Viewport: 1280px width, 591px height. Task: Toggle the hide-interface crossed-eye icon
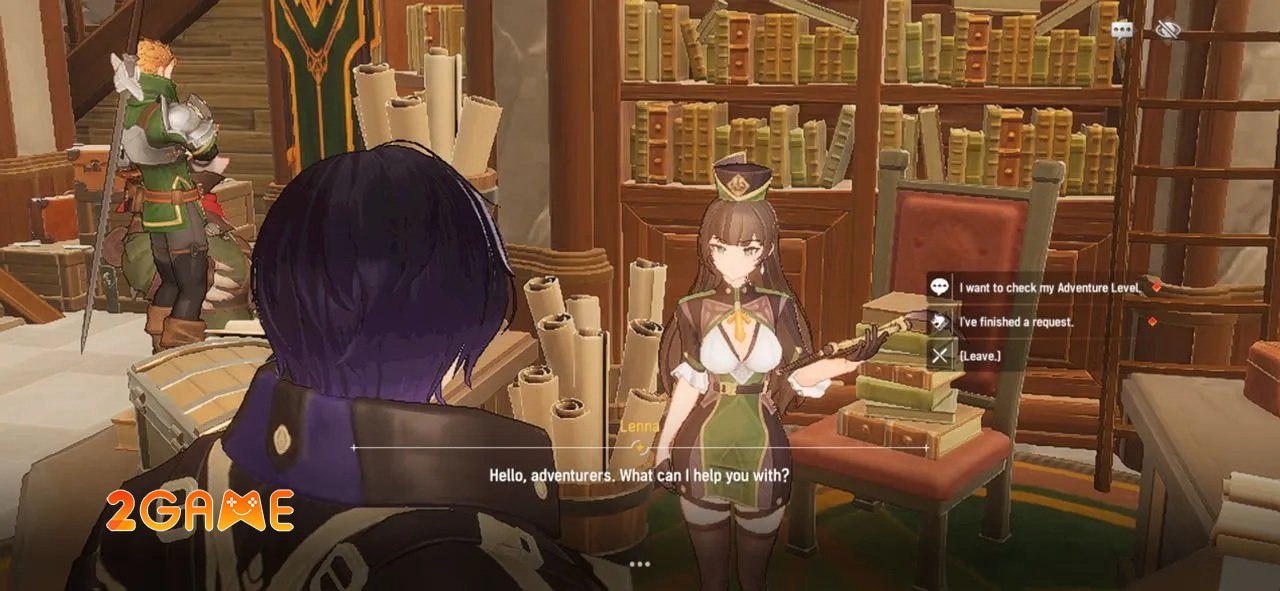tap(1167, 31)
